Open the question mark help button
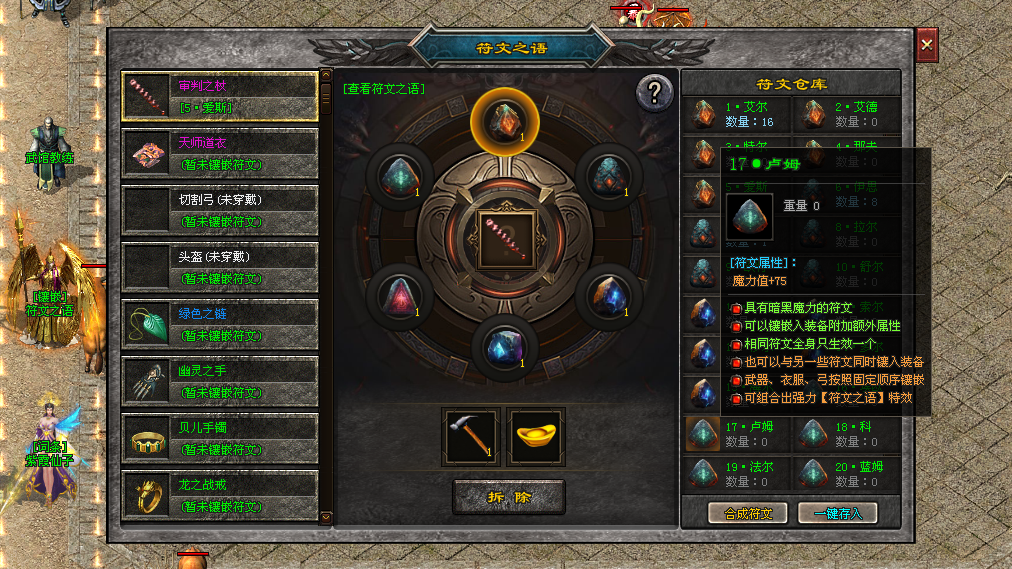This screenshot has width=1012, height=569. tap(654, 93)
